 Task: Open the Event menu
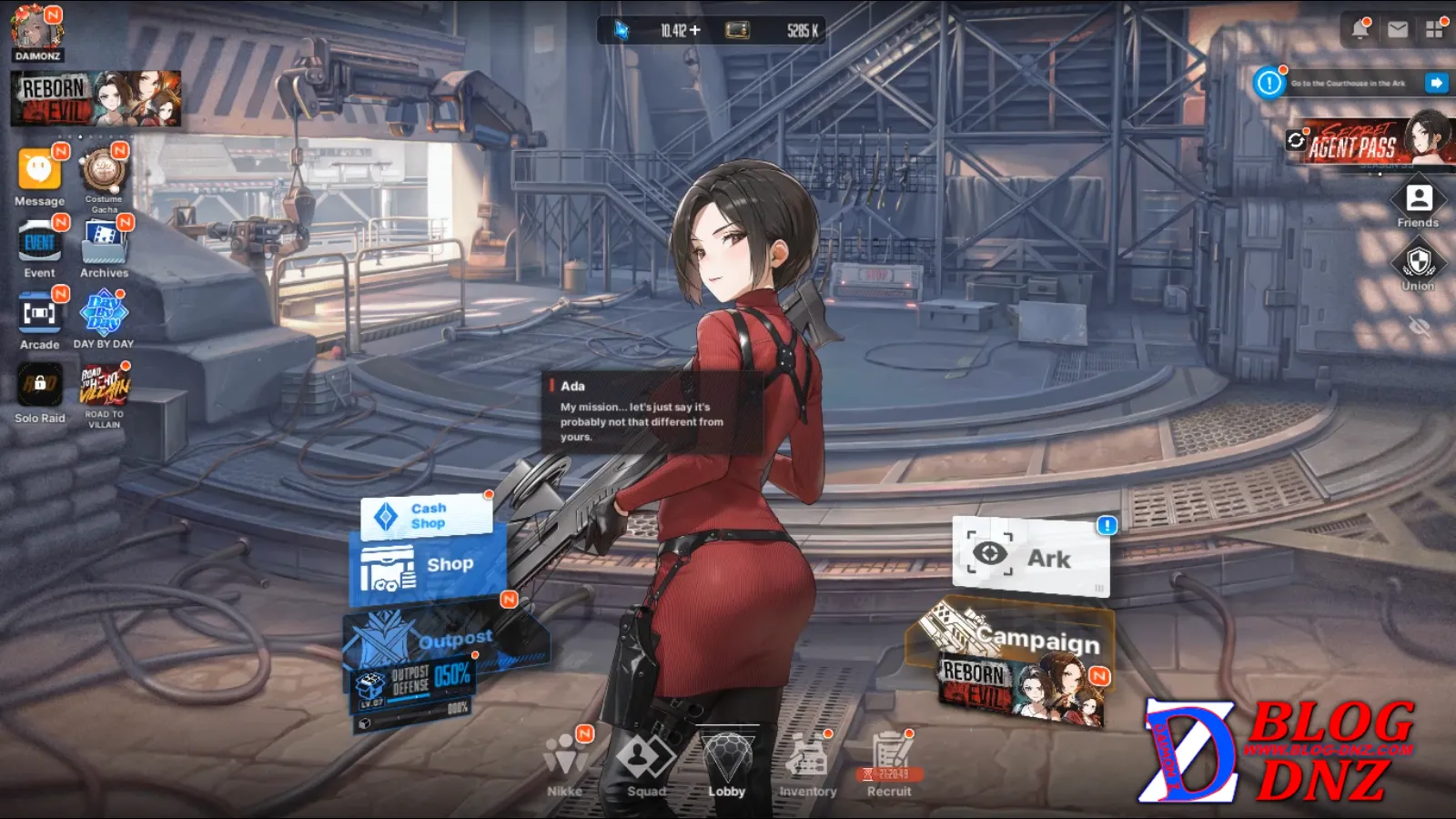pyautogui.click(x=39, y=244)
